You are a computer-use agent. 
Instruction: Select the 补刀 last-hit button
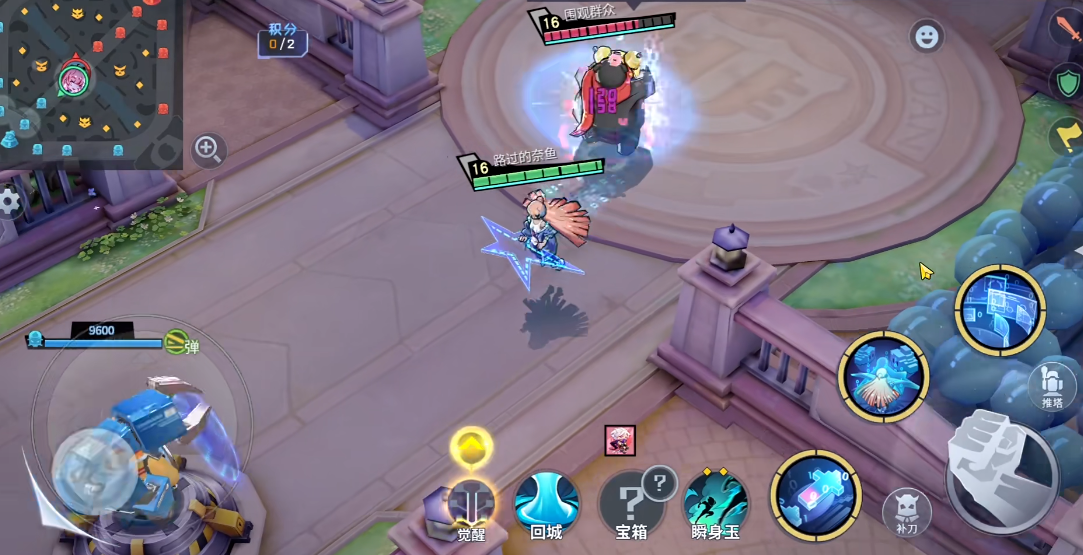pos(907,511)
